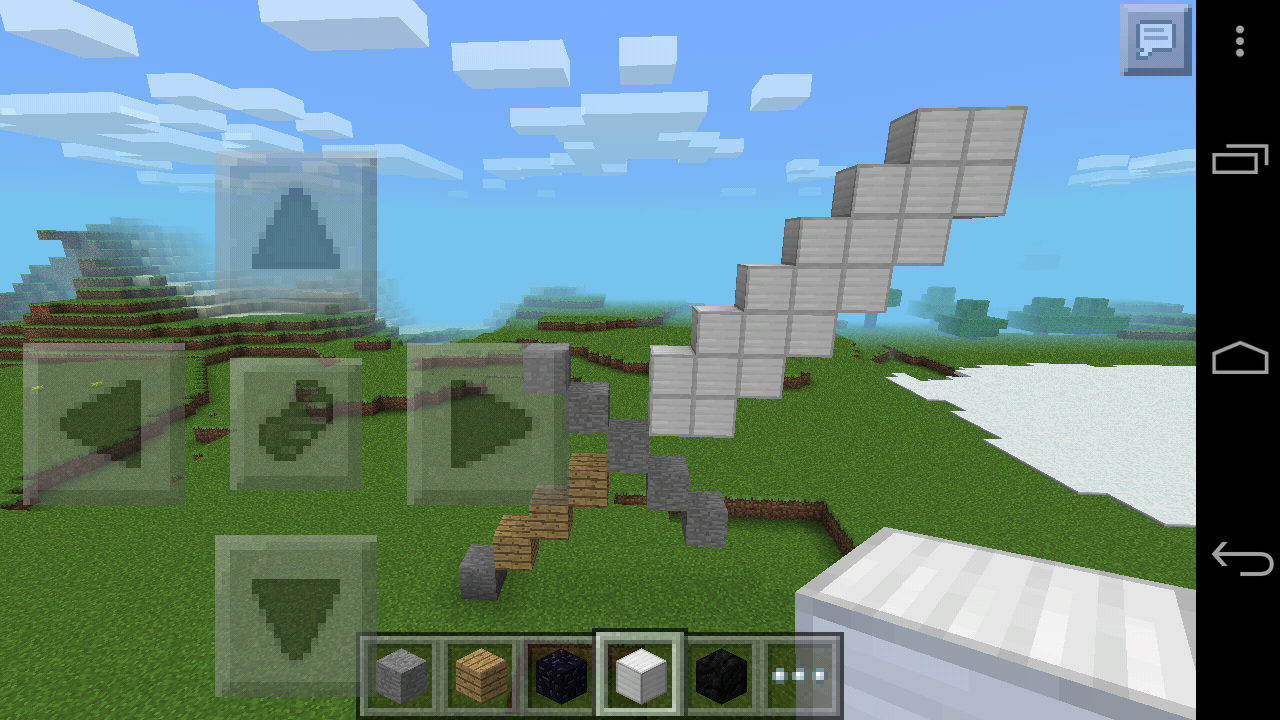Tap the cobblestone path blocks
The height and width of the screenshot is (720, 1280).
tap(670, 480)
